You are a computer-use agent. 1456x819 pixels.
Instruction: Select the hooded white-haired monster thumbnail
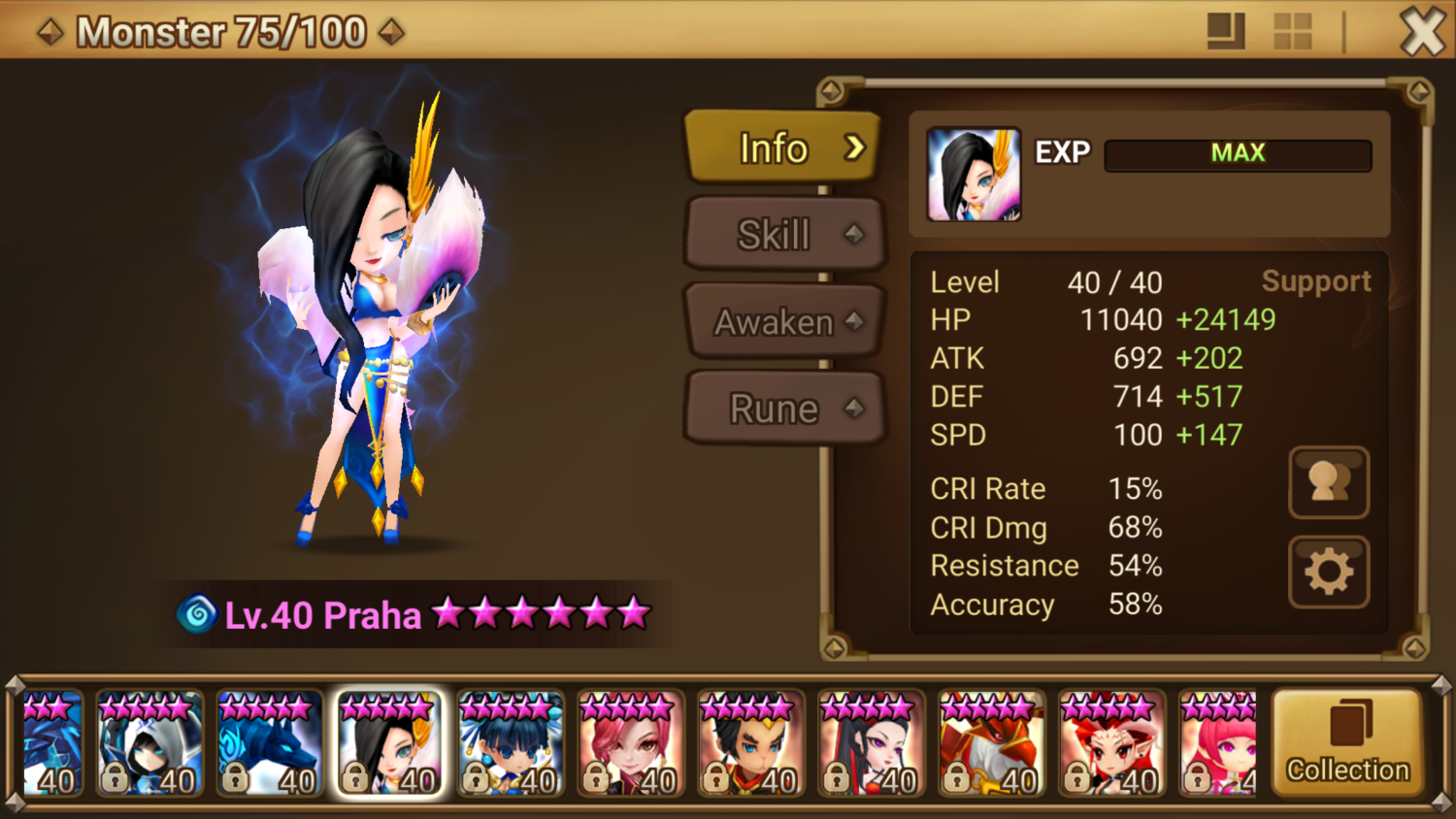(149, 744)
